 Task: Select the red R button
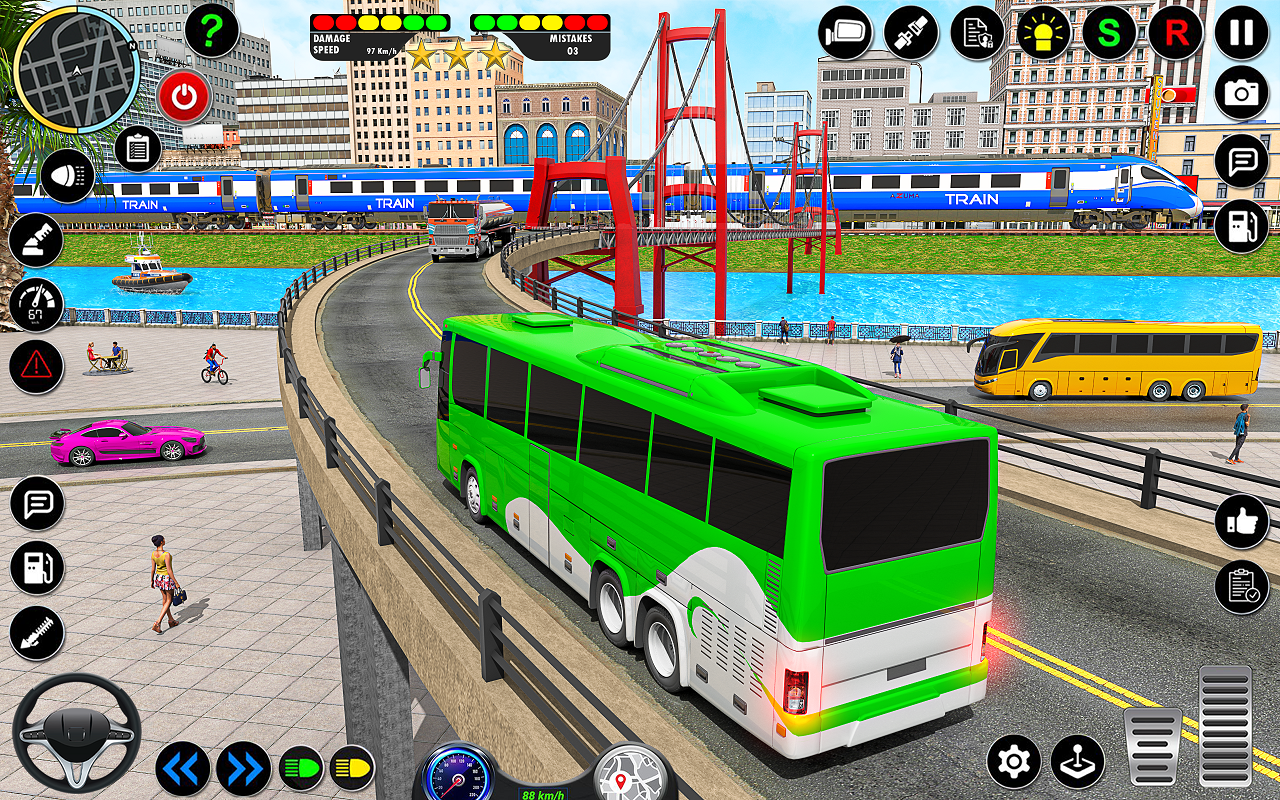point(1175,33)
